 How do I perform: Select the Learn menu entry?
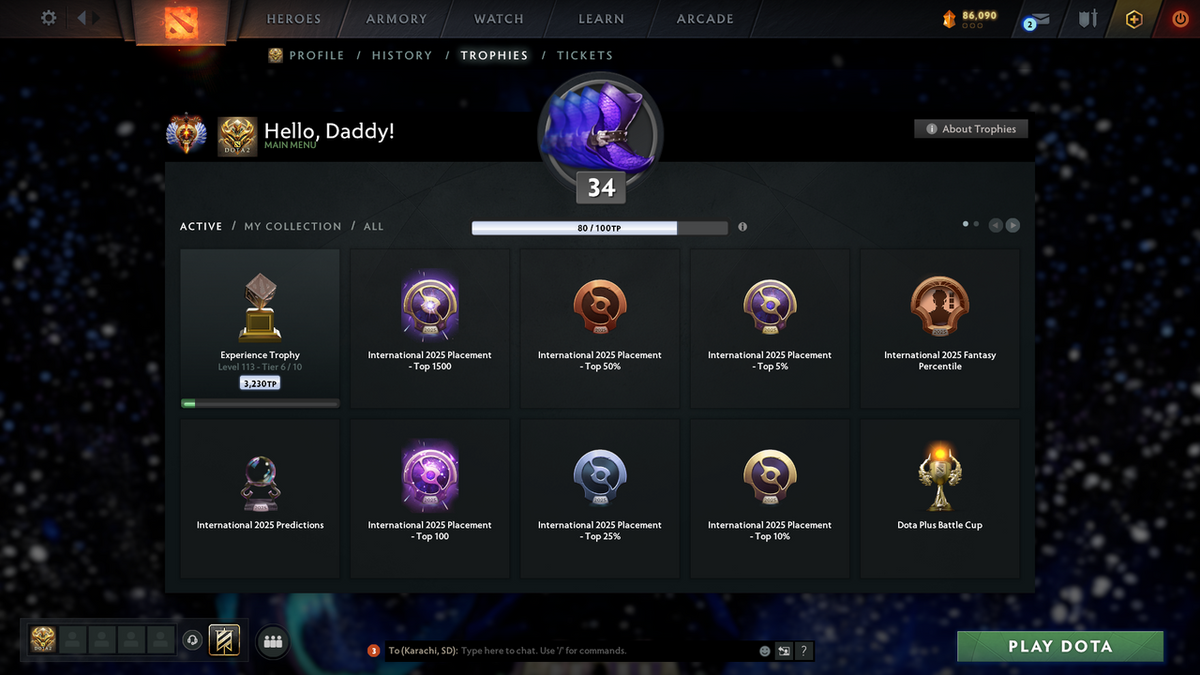click(x=601, y=19)
